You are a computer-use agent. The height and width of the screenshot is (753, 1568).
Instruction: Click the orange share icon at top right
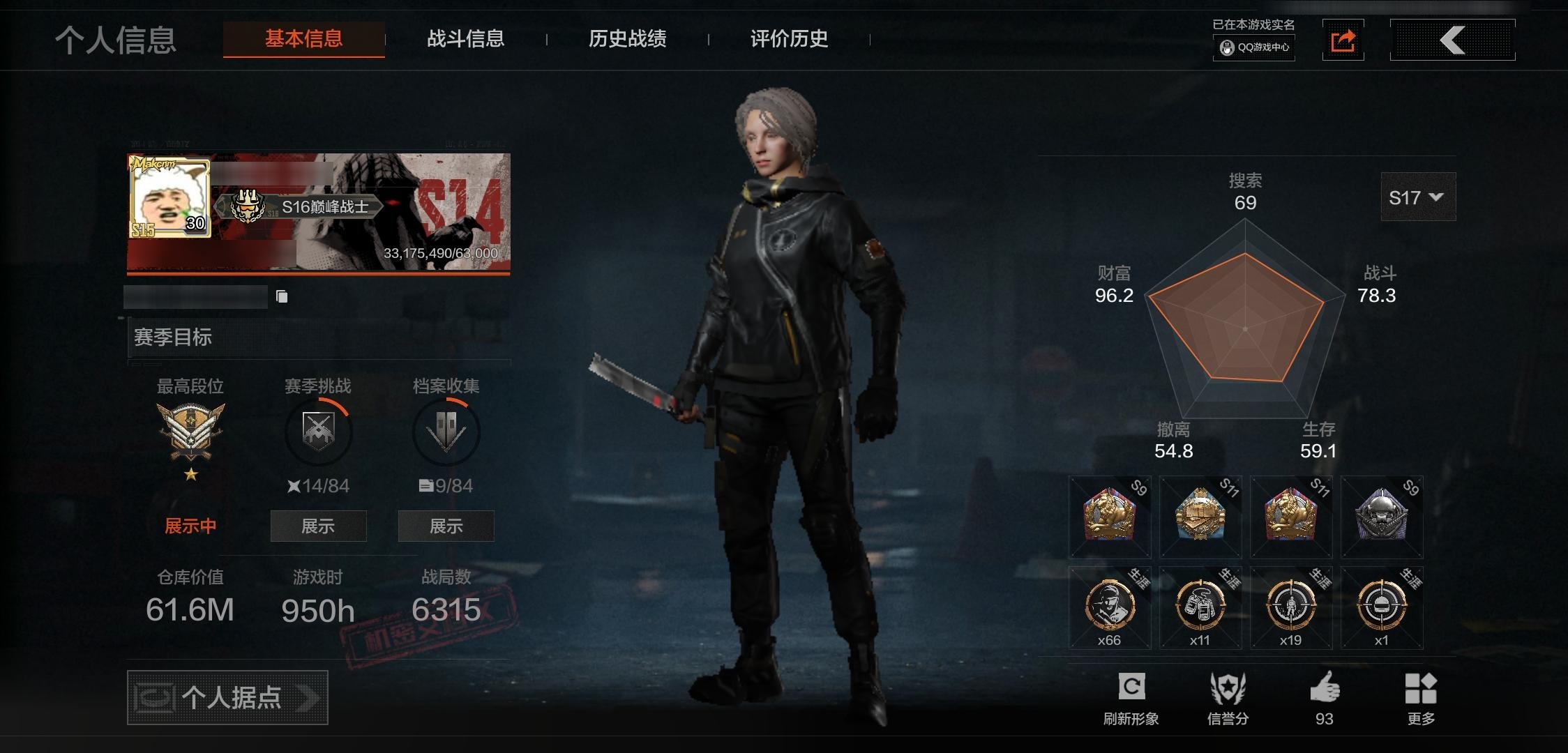point(1343,40)
